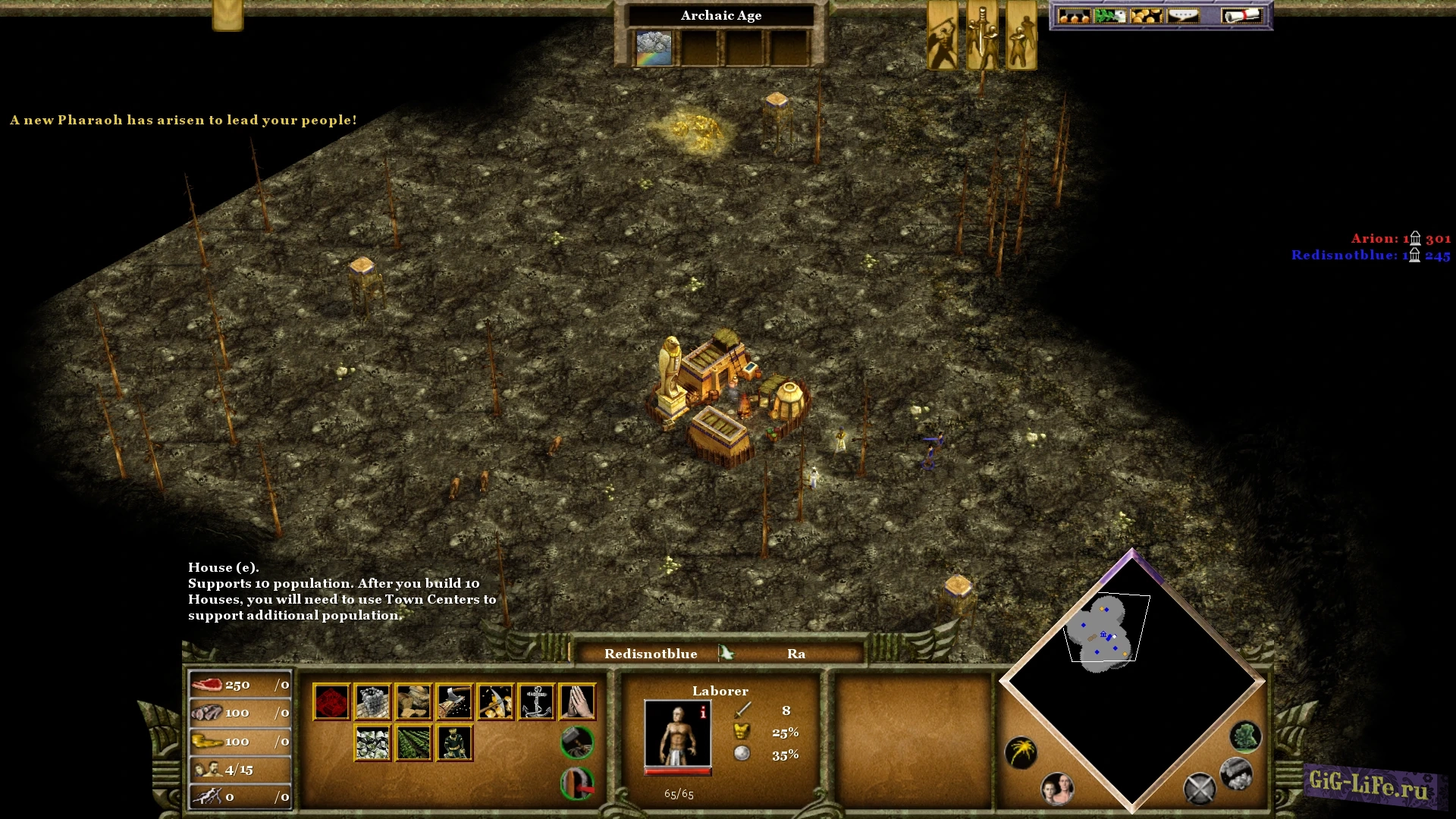Click the Laborer's 65/65 health bar
Viewport: 1456px width, 819px height.
tap(679, 771)
